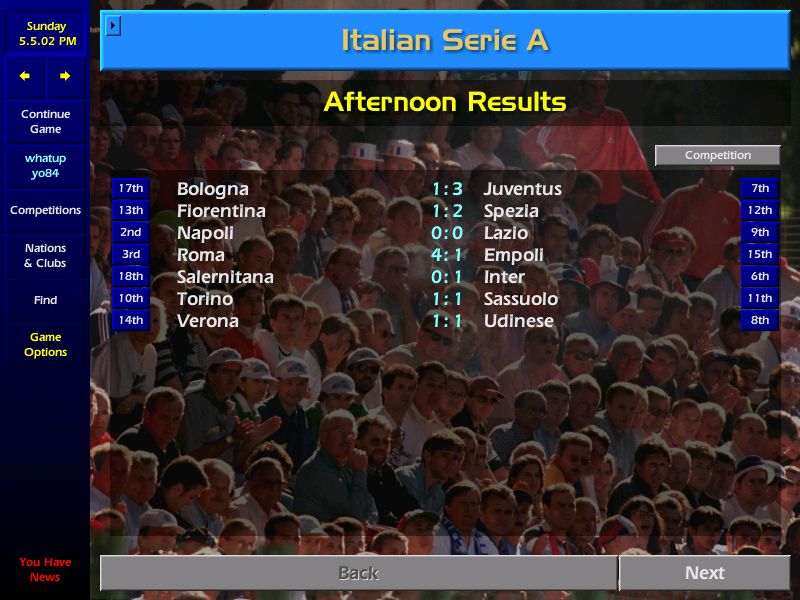Select Bologna's 17th position badge

click(x=131, y=189)
